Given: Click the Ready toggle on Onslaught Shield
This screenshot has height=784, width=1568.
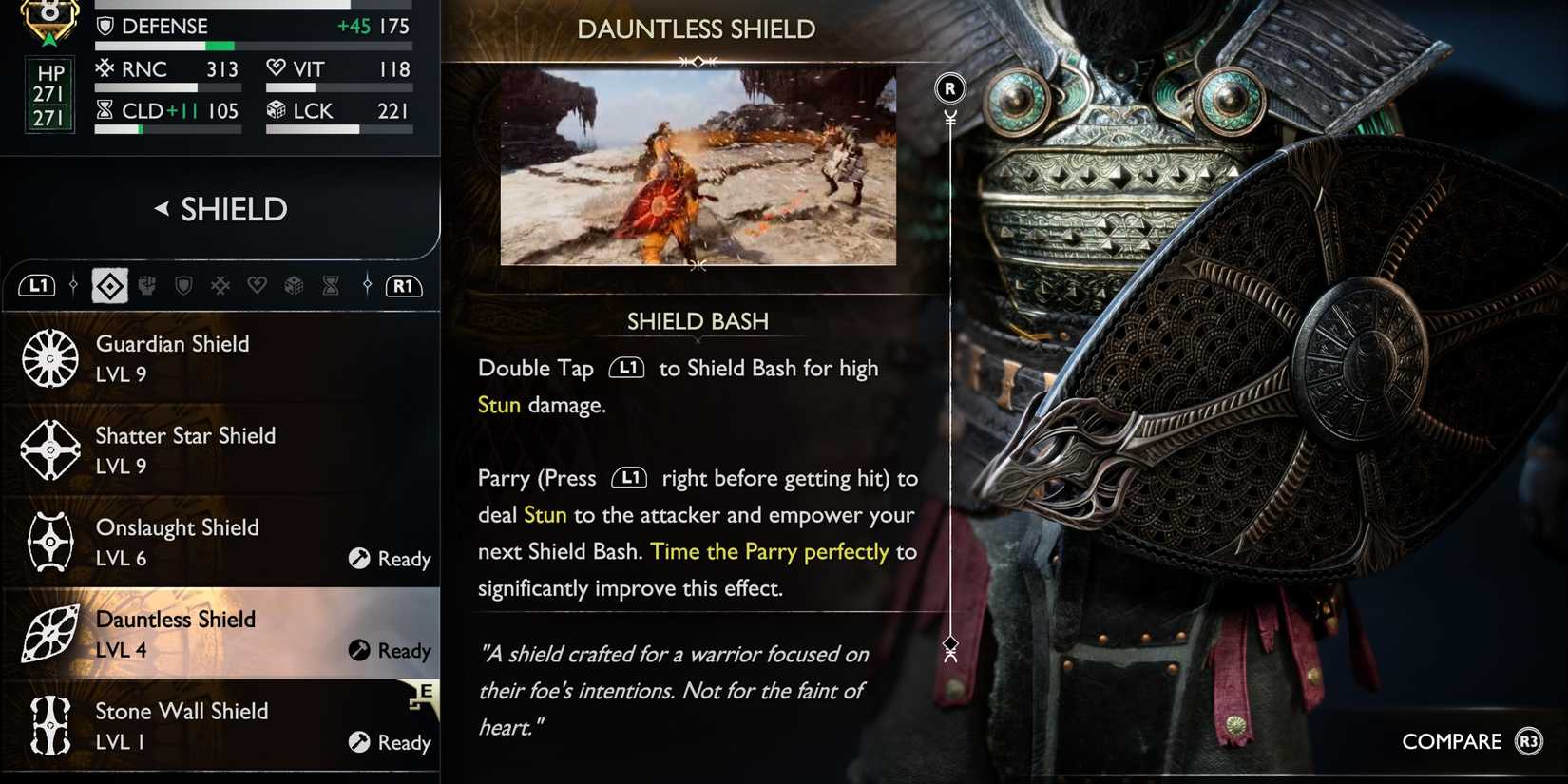Looking at the screenshot, I should pos(390,559).
